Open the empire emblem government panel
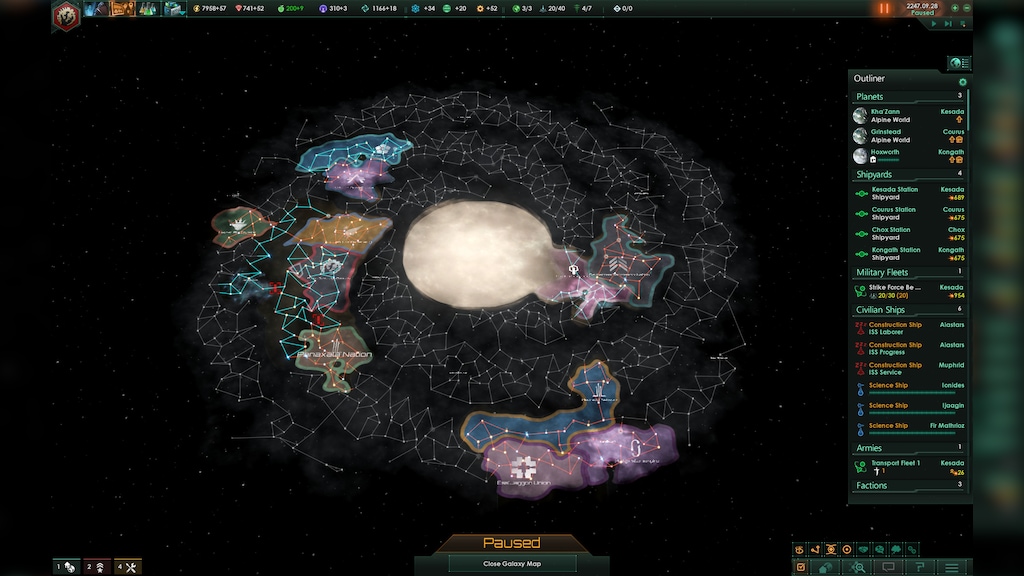 tap(66, 15)
